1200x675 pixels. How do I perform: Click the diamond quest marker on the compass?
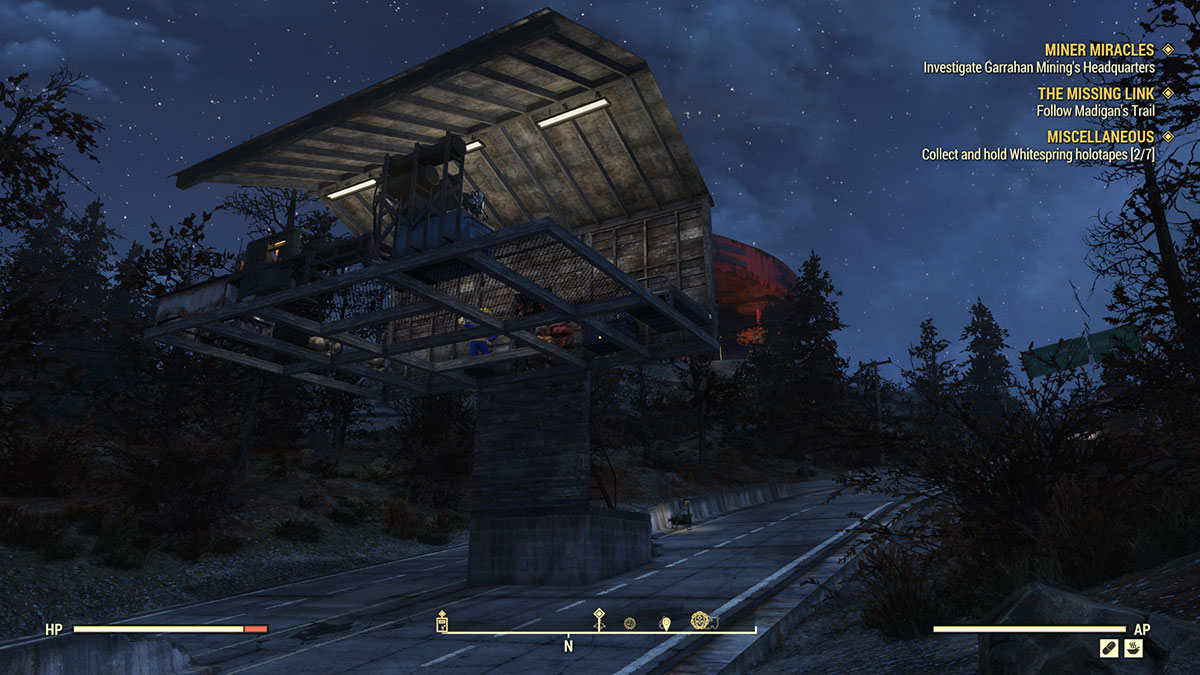point(599,617)
